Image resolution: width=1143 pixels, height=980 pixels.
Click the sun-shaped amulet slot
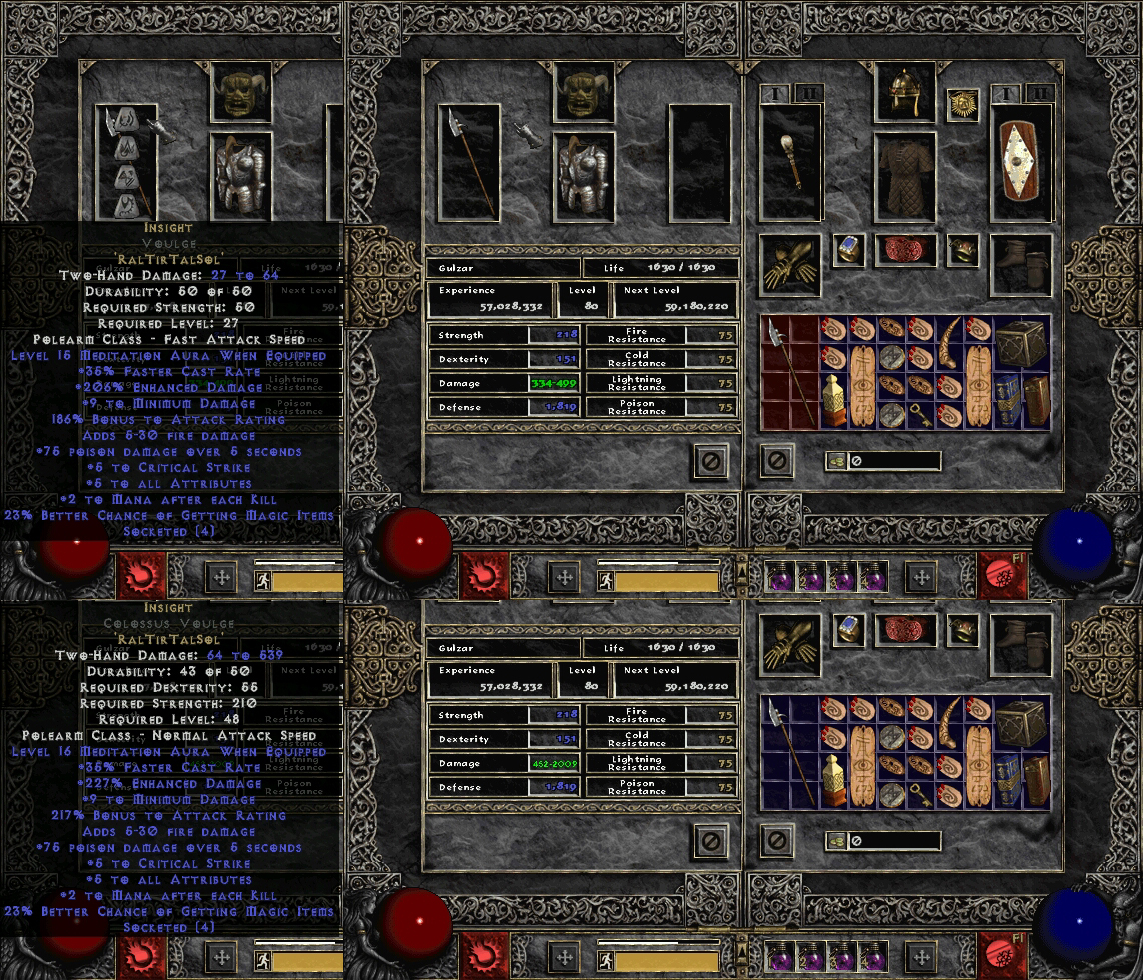tap(963, 105)
